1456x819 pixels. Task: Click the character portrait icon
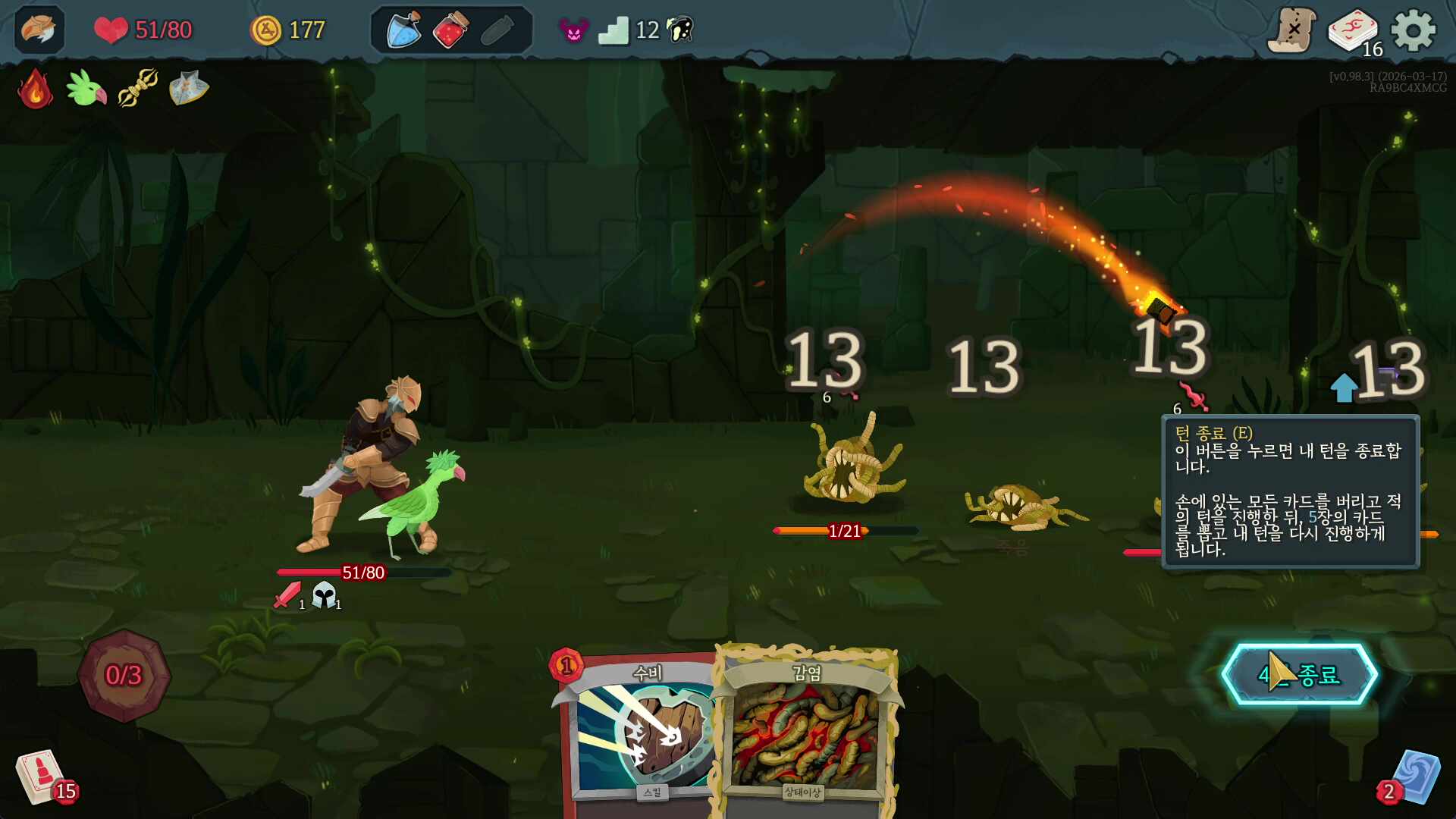point(39,30)
